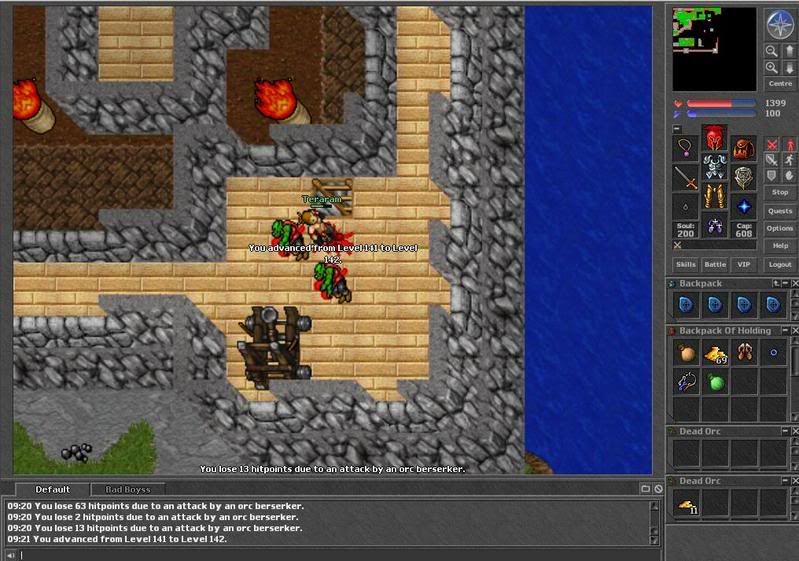Select the green apple in Backpack Of Holding

pyautogui.click(x=714, y=381)
